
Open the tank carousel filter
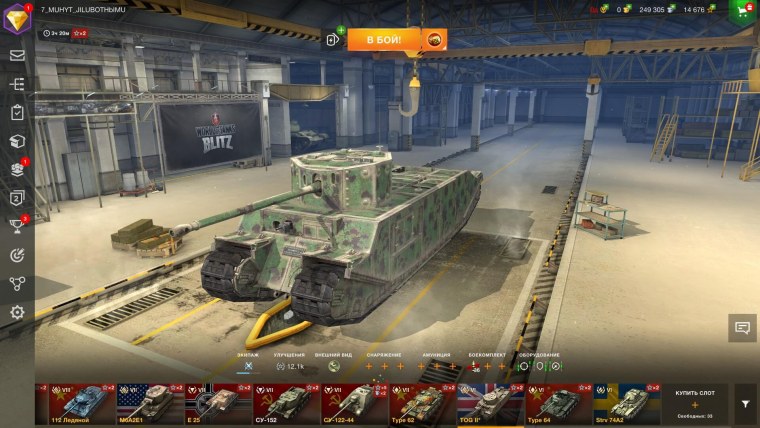pos(745,404)
